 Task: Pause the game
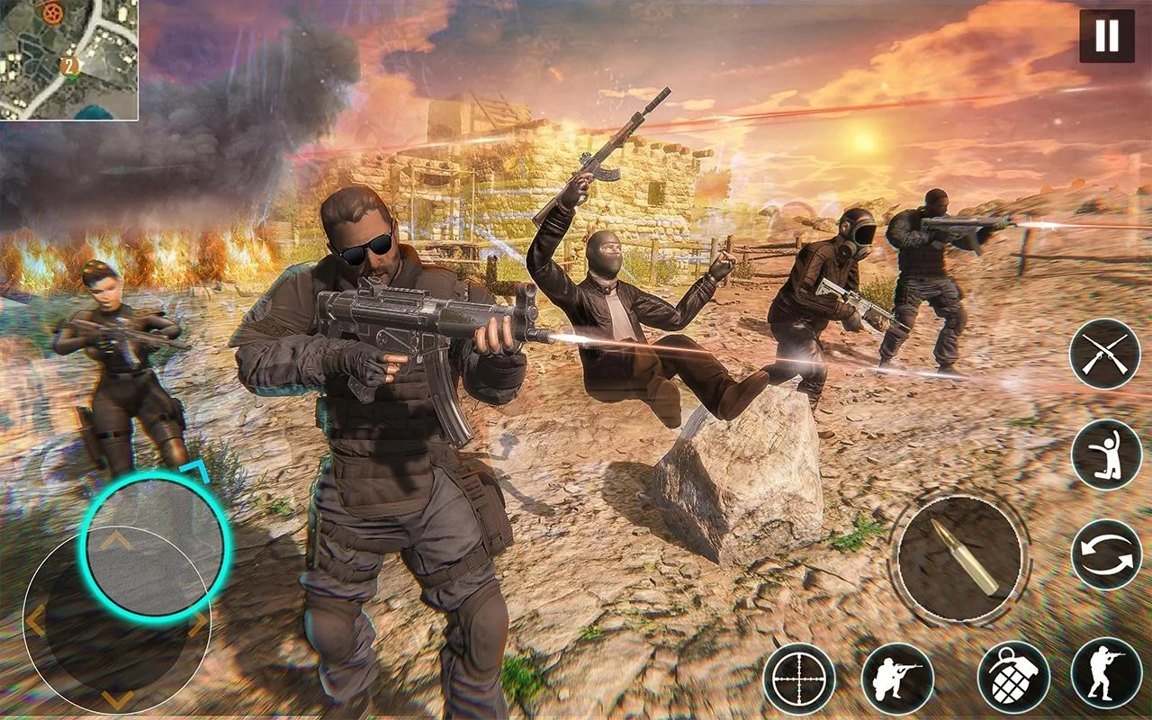(x=1106, y=36)
